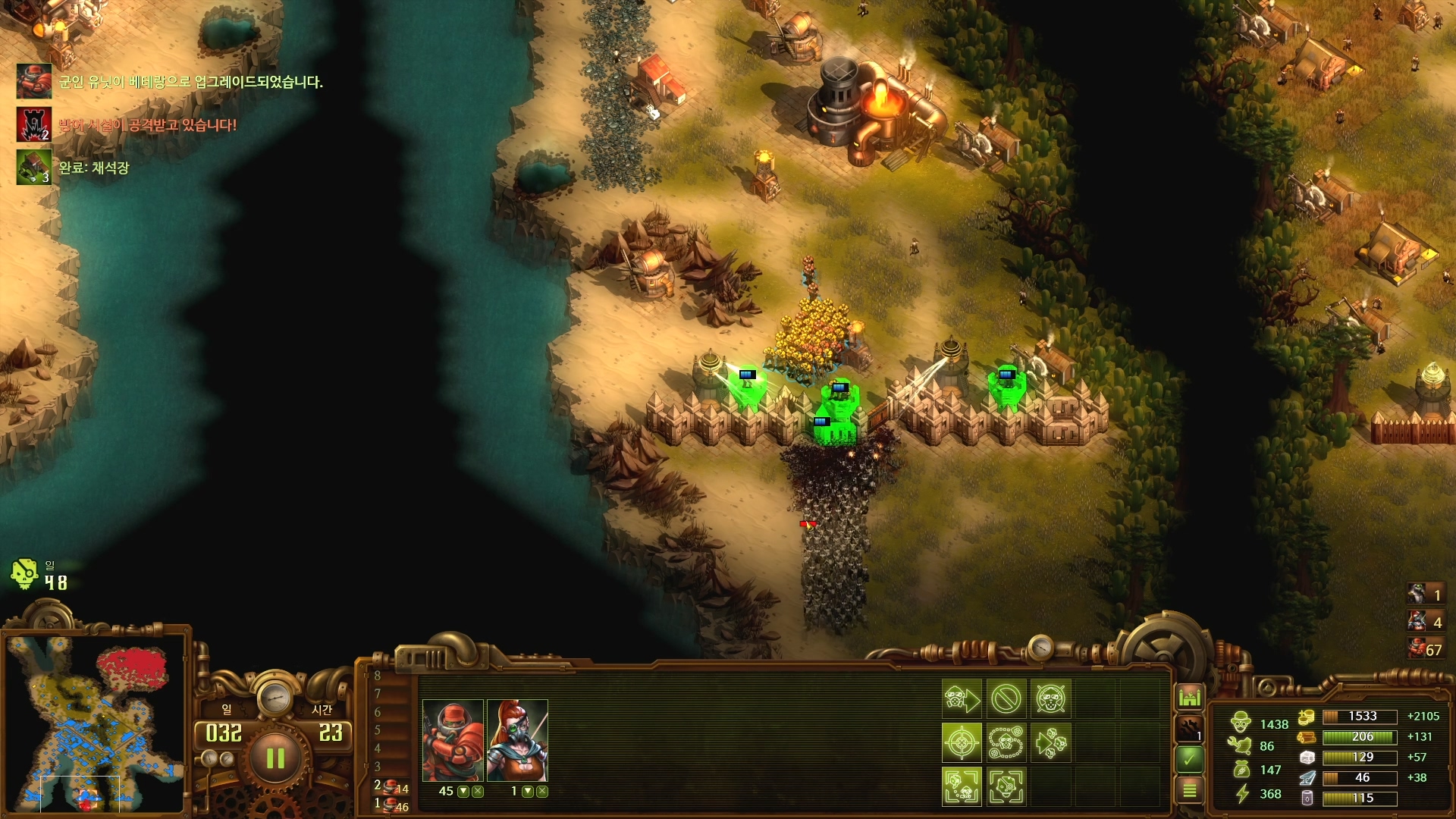Toggle the green checkmark button
The image size is (1456, 819).
(1189, 758)
